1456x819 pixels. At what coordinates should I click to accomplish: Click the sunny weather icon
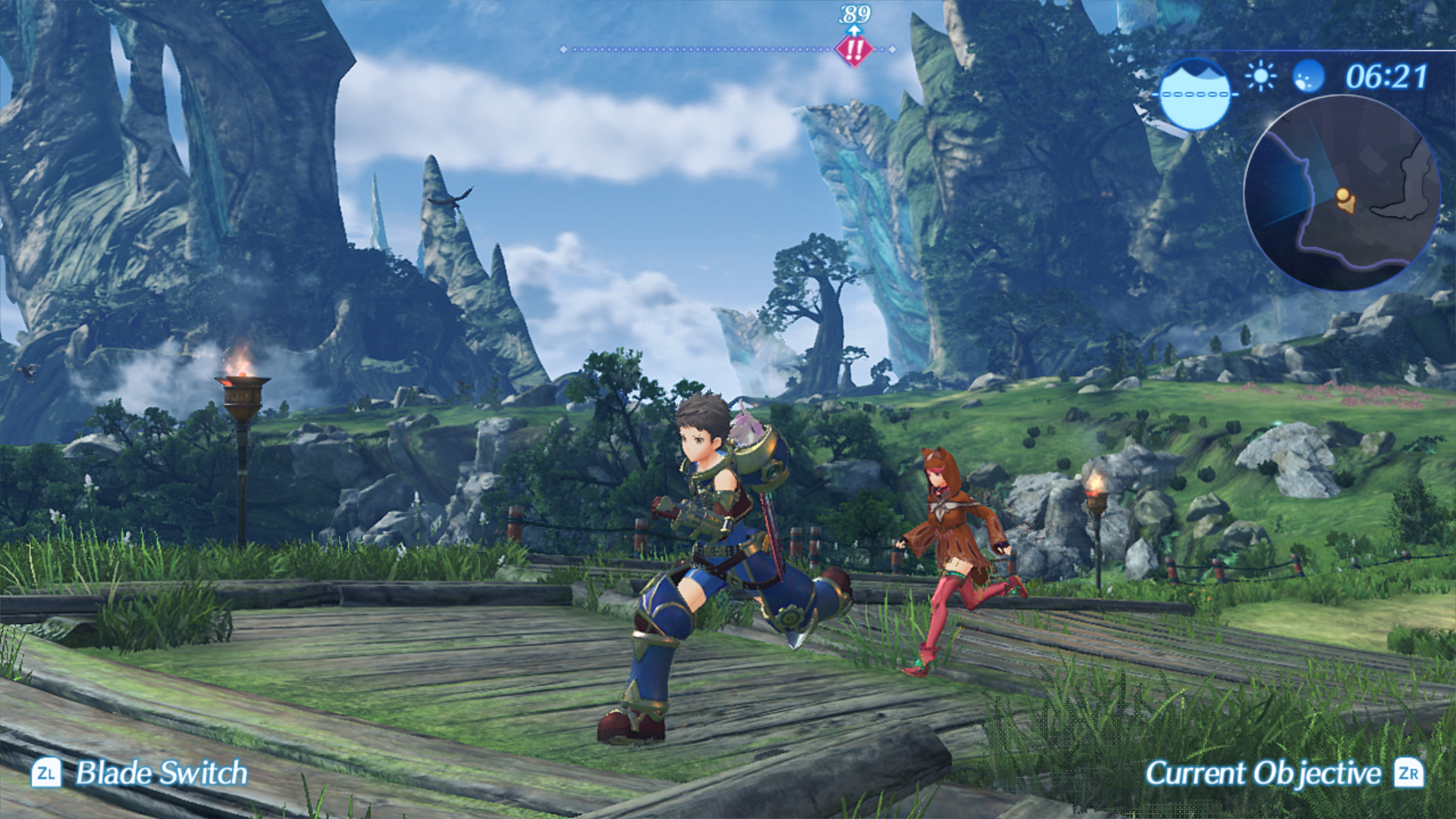pyautogui.click(x=1260, y=77)
